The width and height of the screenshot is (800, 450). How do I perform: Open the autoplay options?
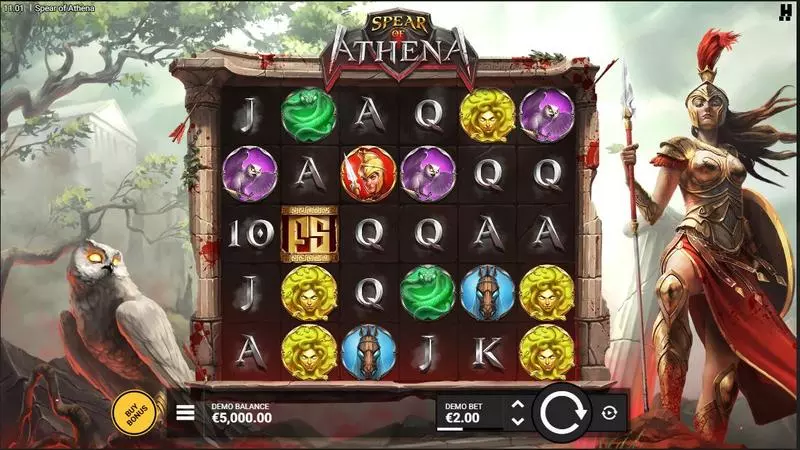609,412
